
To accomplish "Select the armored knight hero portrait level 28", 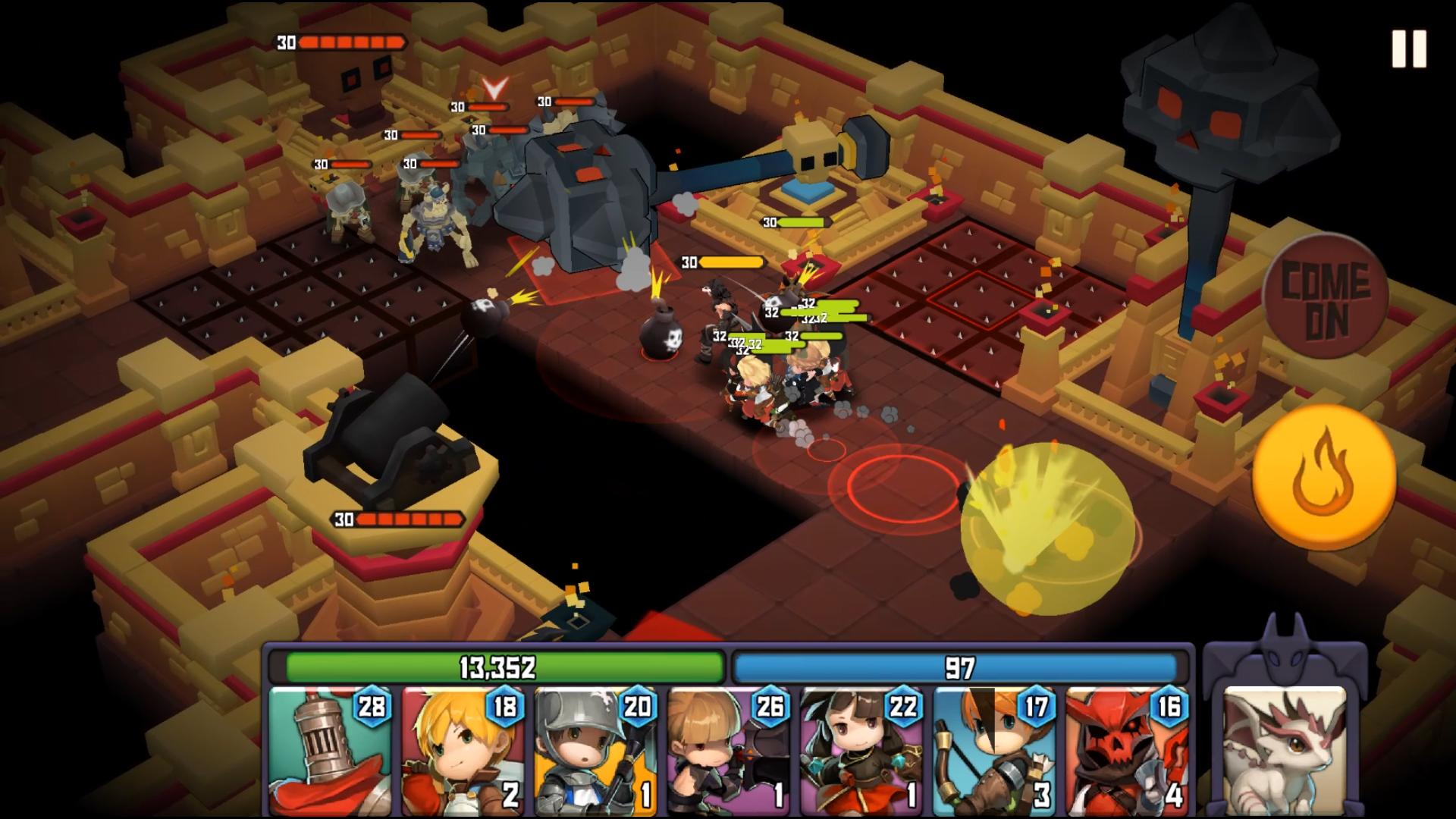I will pos(331,751).
